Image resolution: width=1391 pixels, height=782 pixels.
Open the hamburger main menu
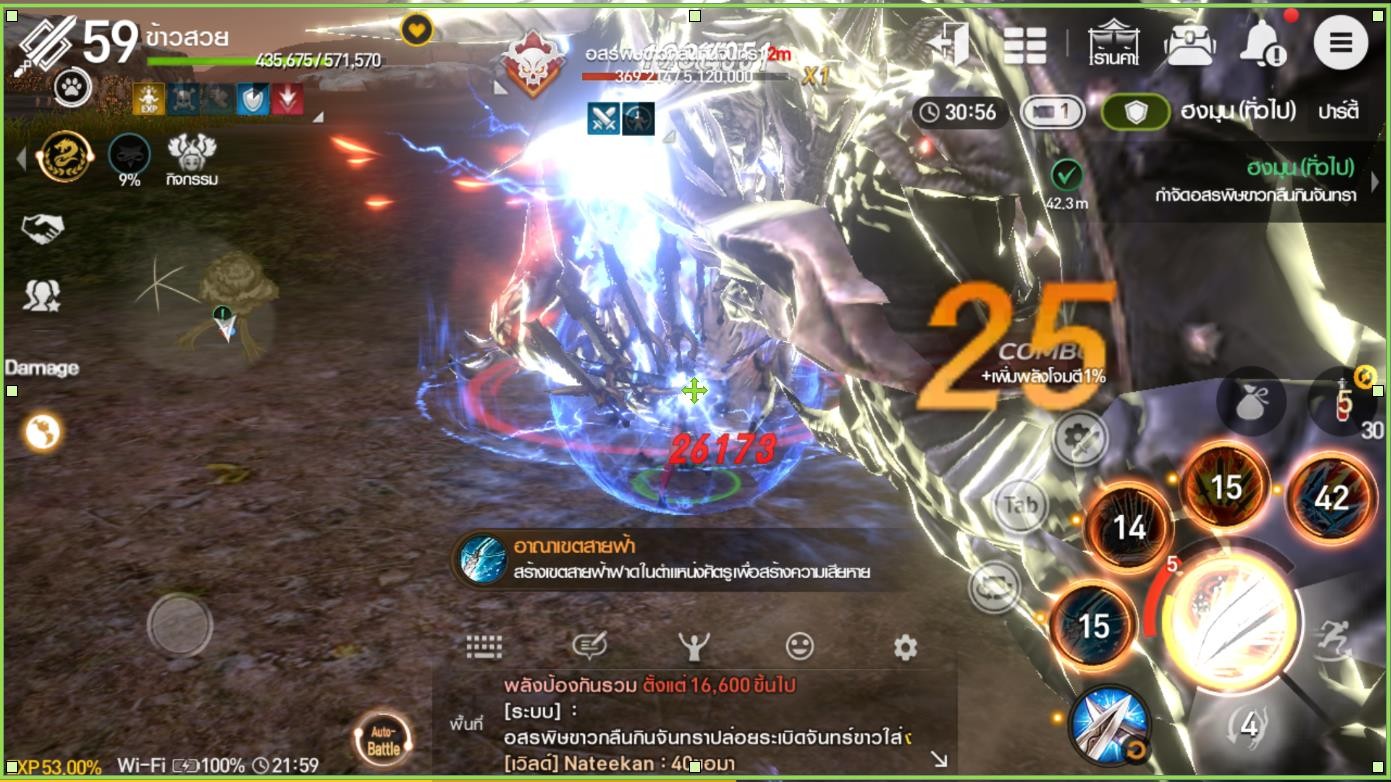point(1340,43)
